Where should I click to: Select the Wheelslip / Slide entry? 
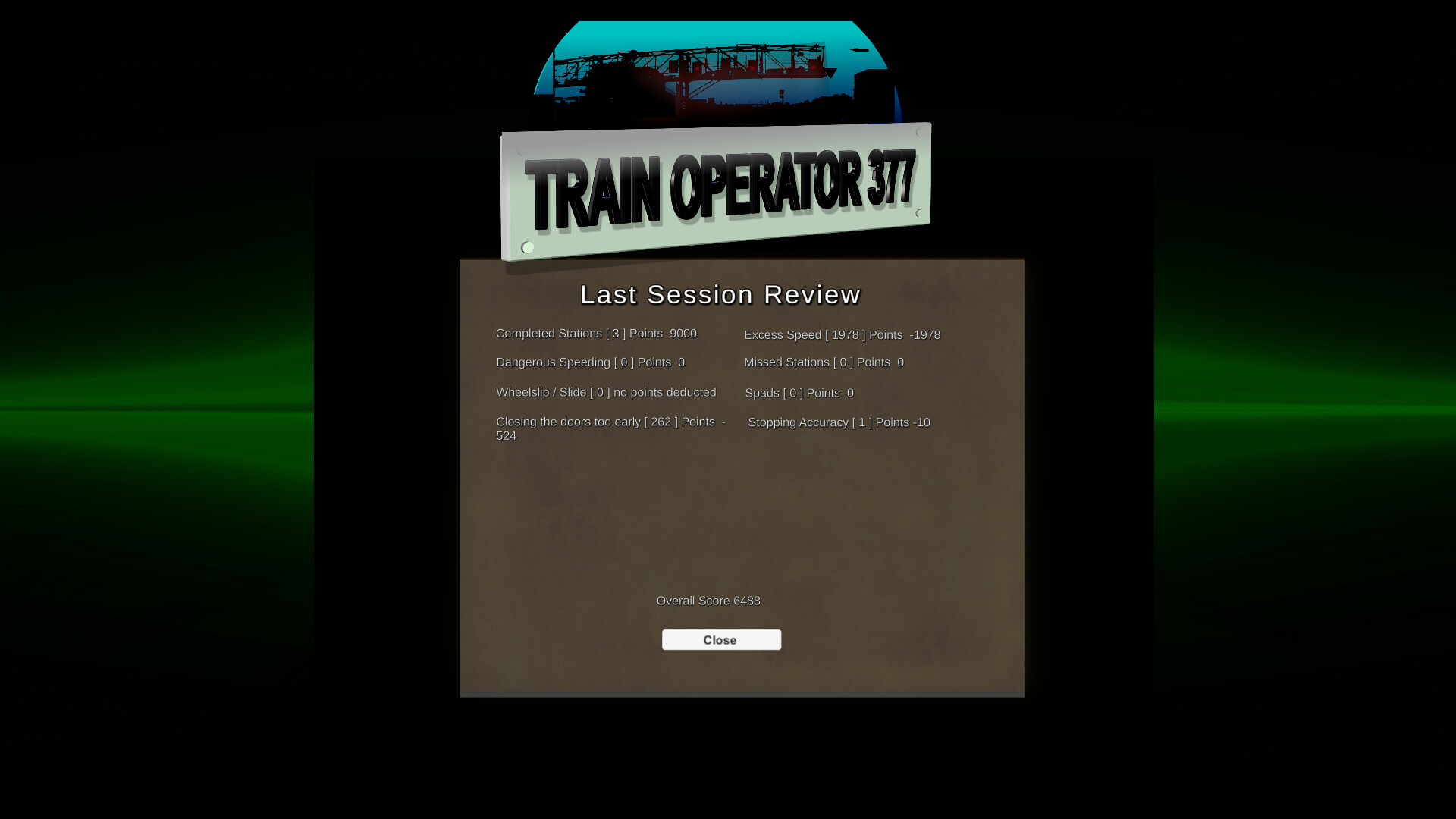pos(605,392)
